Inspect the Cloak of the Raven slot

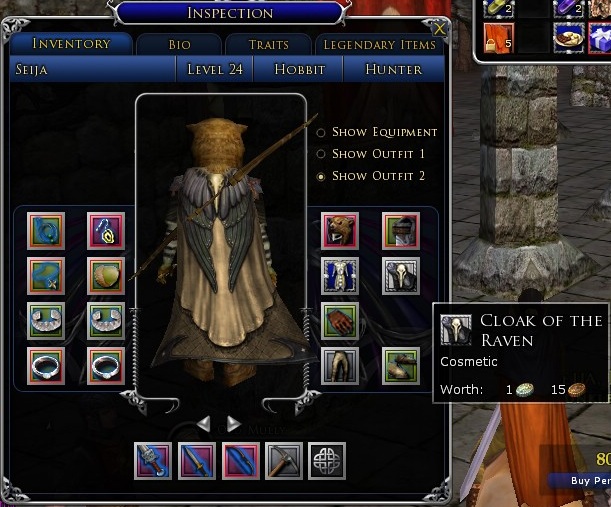[x=401, y=276]
